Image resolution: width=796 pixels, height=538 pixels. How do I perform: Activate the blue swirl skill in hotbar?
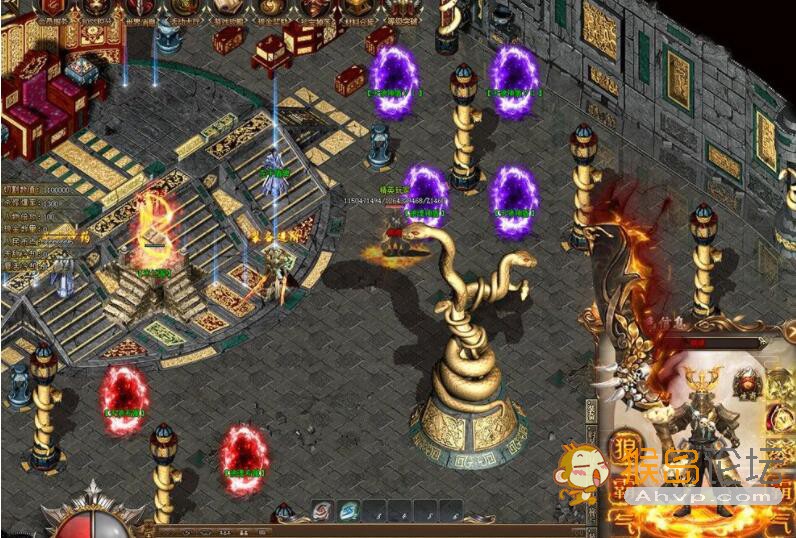click(349, 510)
